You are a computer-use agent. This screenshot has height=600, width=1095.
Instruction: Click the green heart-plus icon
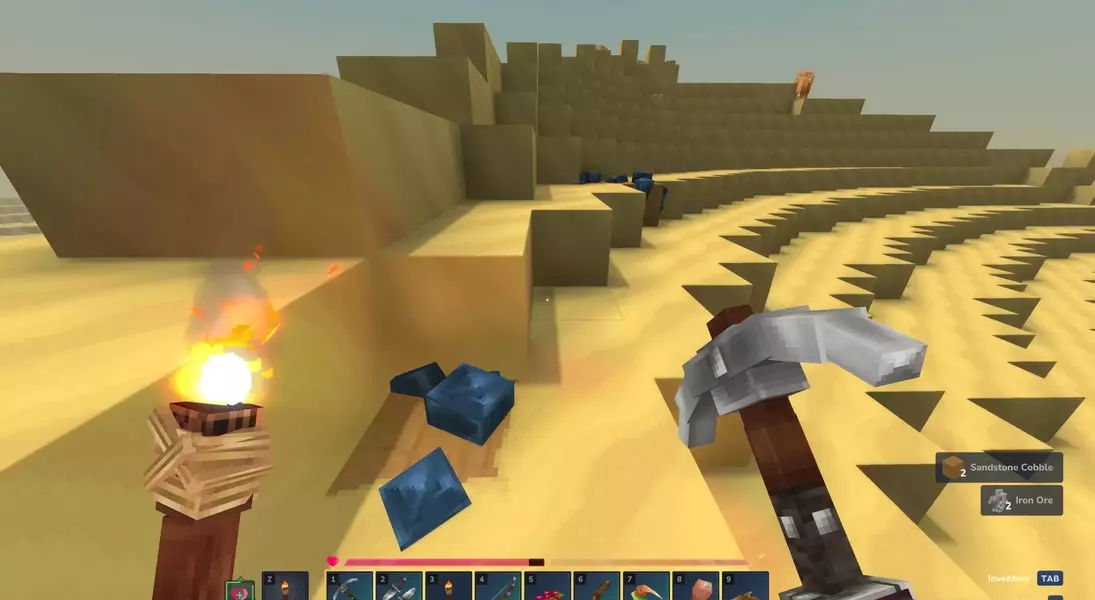click(240, 591)
